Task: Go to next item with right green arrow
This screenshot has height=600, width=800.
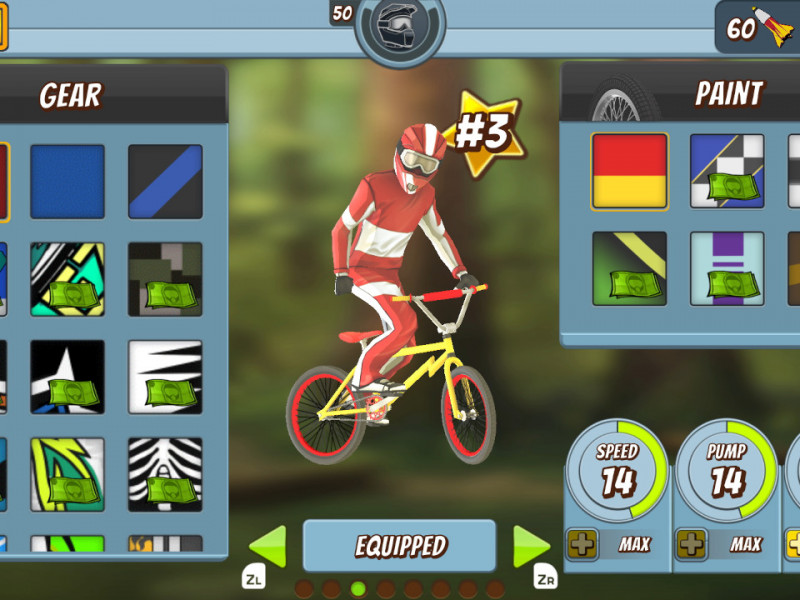Action: [531, 547]
